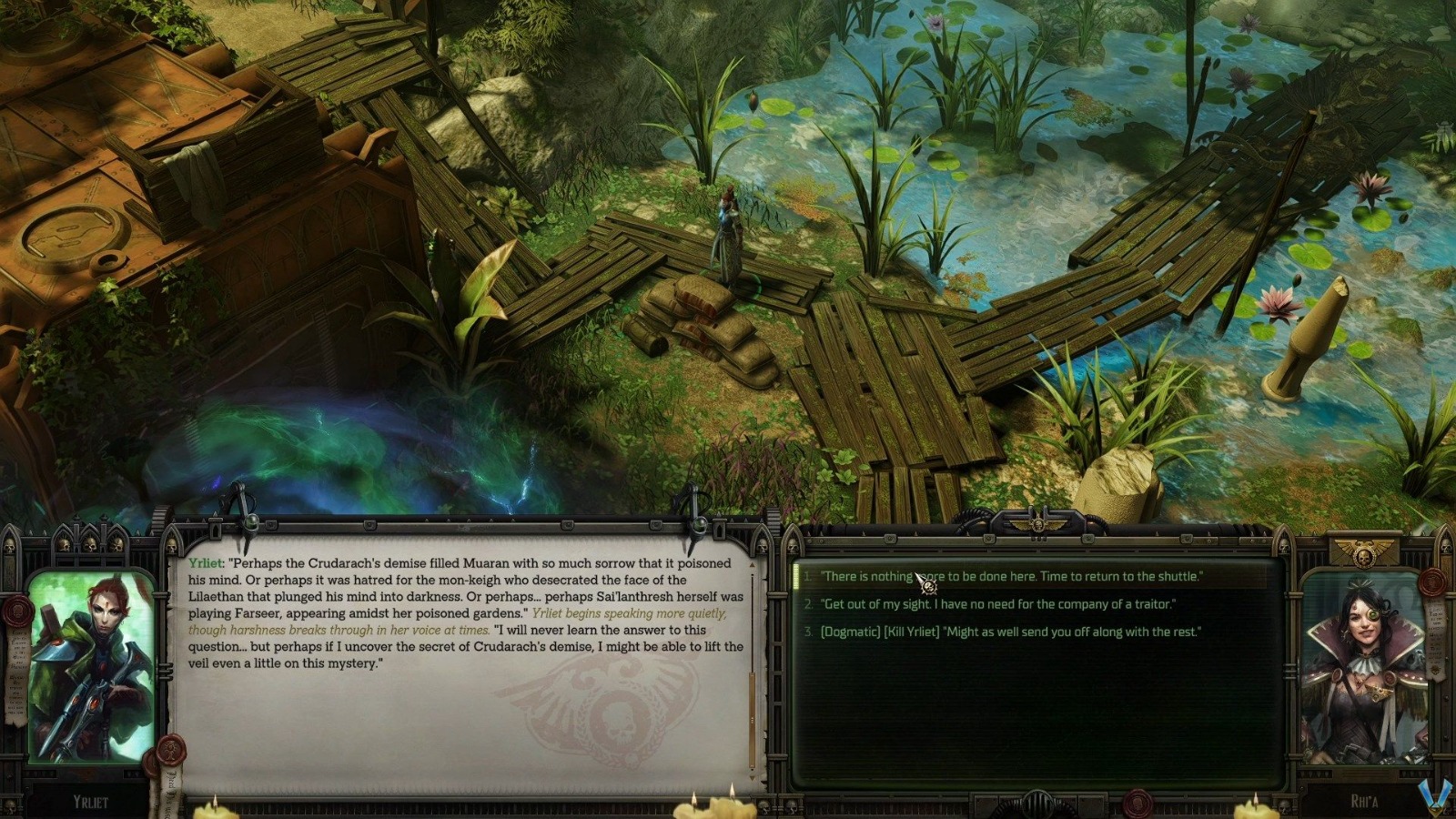Click the wax seal skull emblem beside Yrliet's portrait
The height and width of the screenshot is (819, 1456).
17,611
